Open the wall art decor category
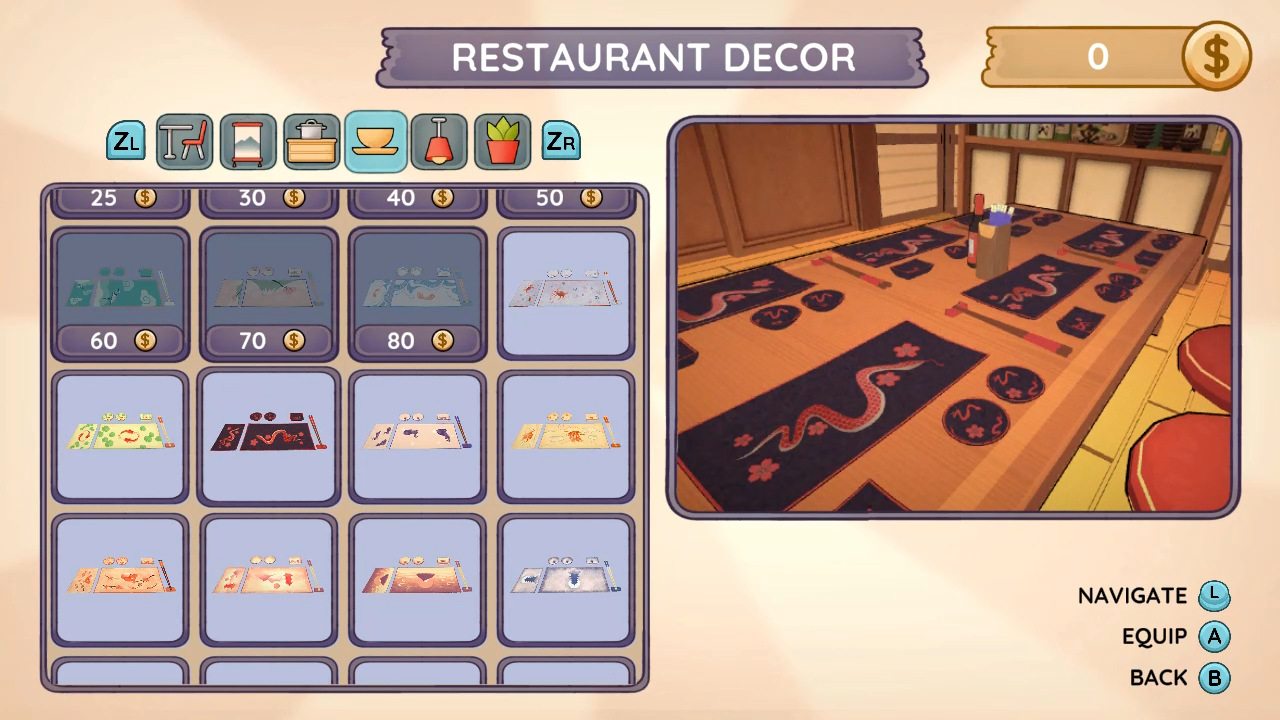 click(x=247, y=141)
